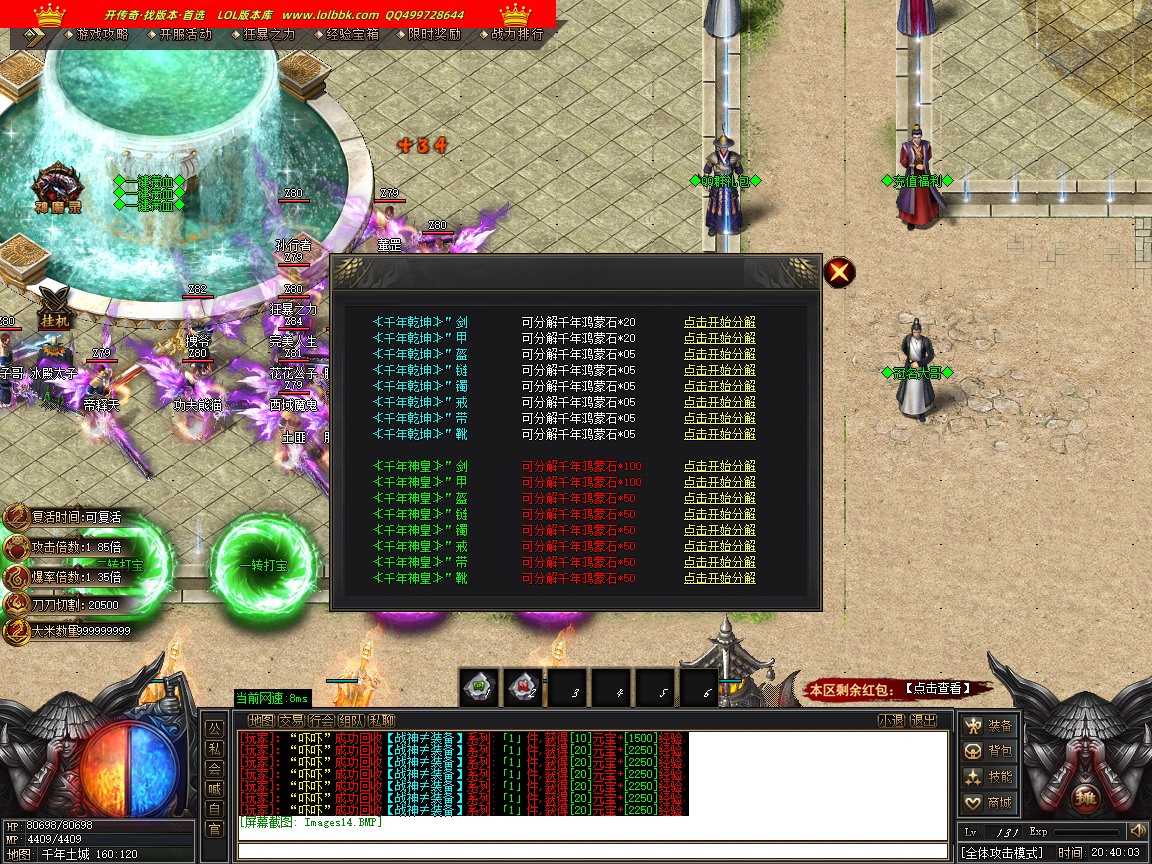
Task: Open the 神魔录 icon
Action: tap(55, 189)
